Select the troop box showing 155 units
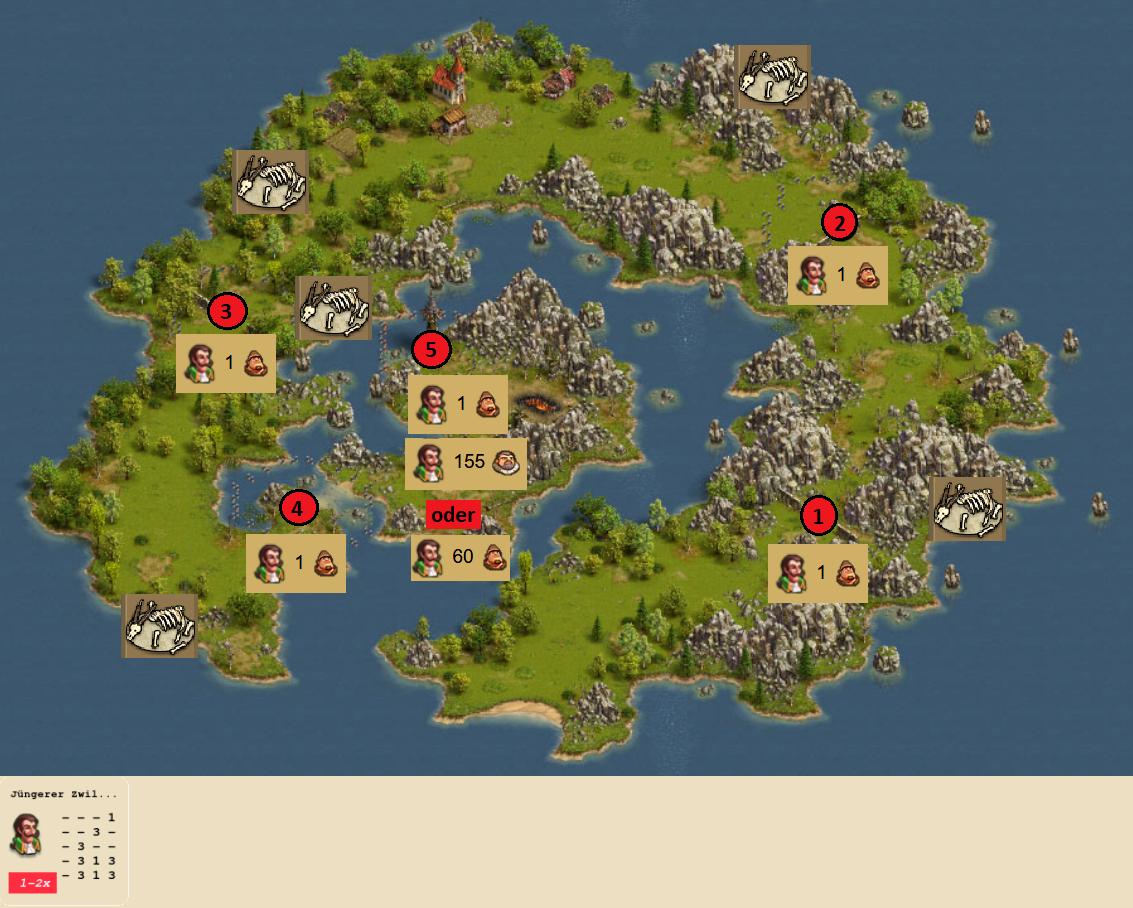 click(x=466, y=463)
